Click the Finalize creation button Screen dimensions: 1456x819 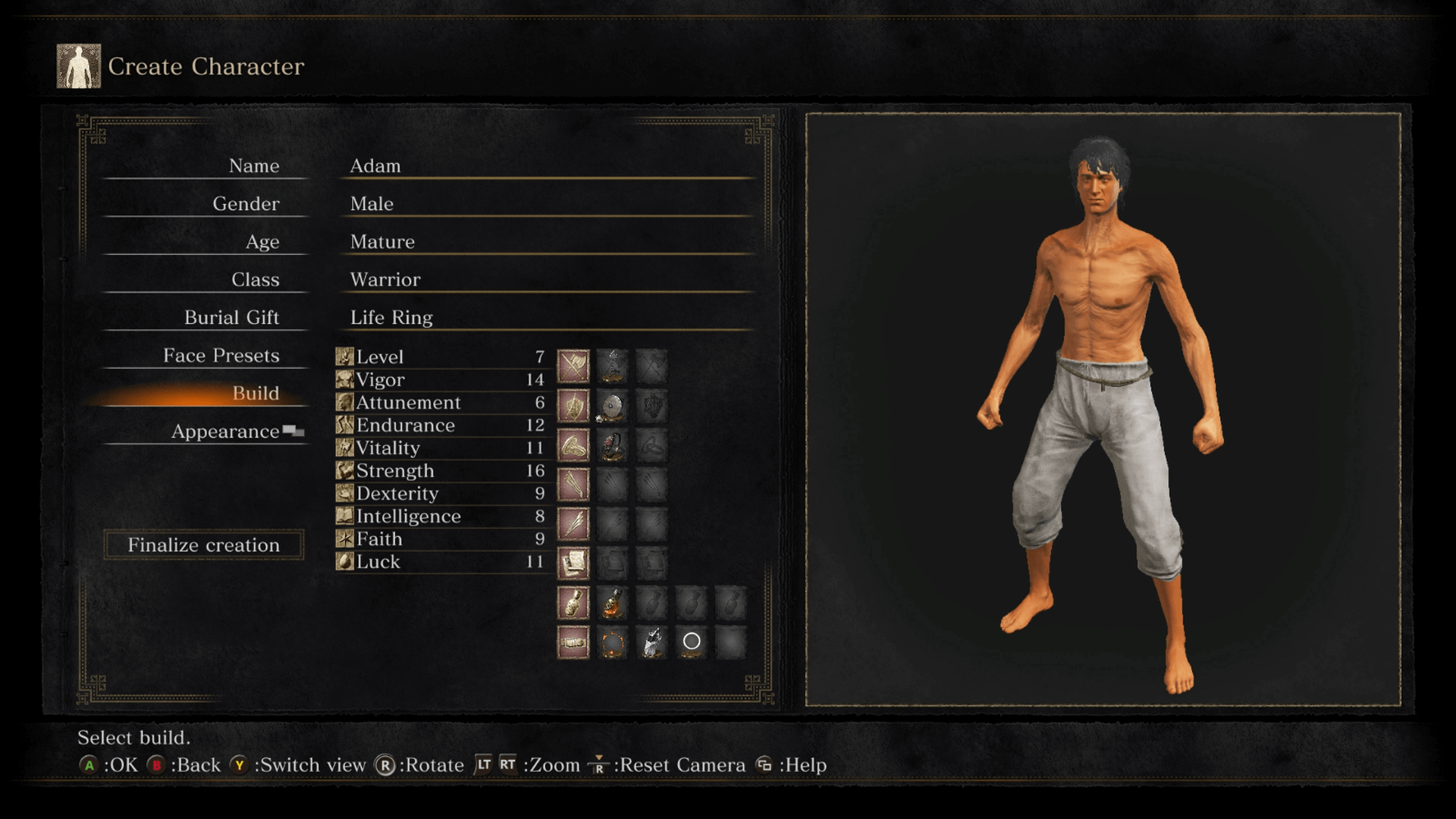[203, 544]
